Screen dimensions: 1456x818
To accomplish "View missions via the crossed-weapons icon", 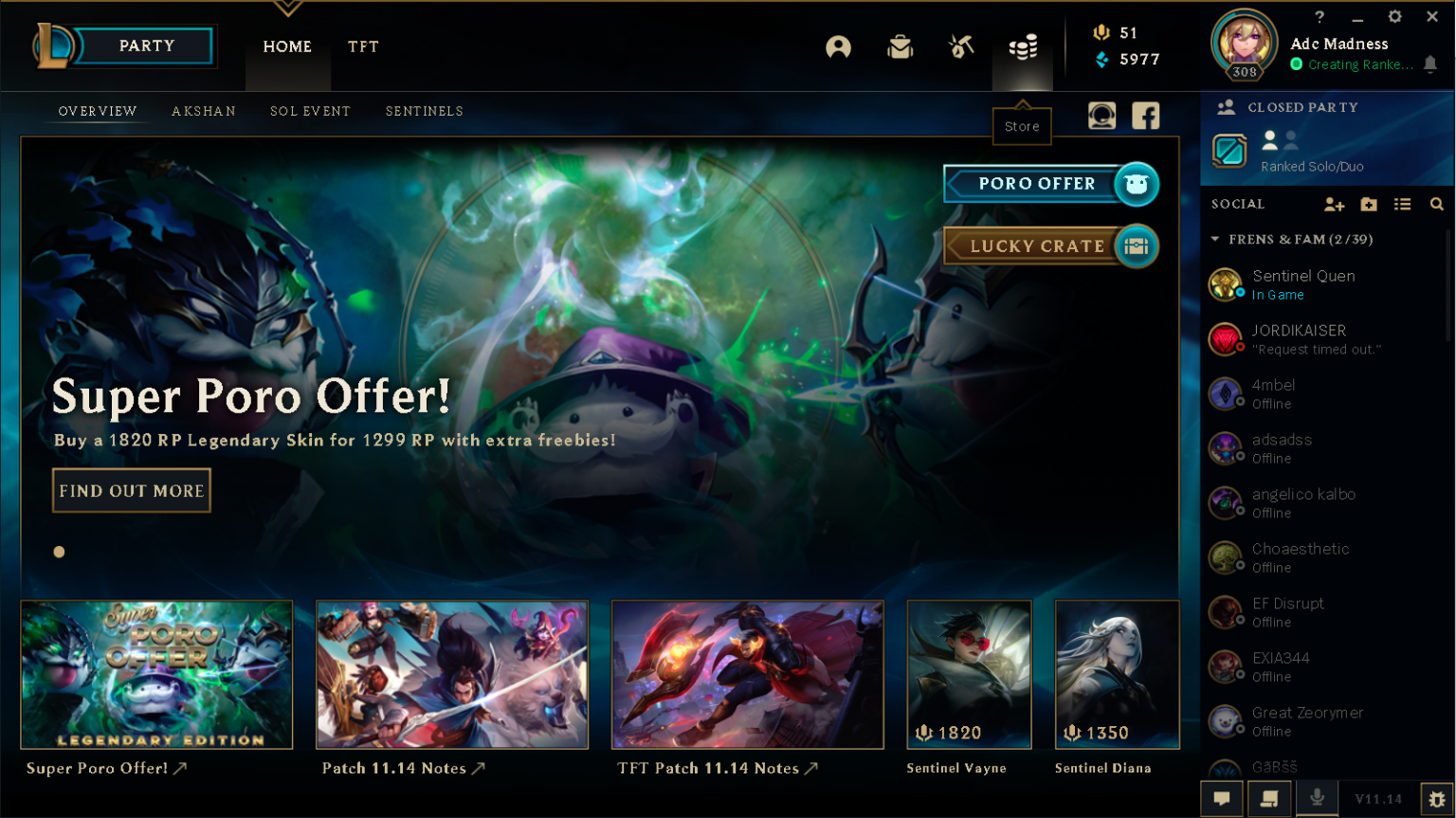I will coord(961,45).
